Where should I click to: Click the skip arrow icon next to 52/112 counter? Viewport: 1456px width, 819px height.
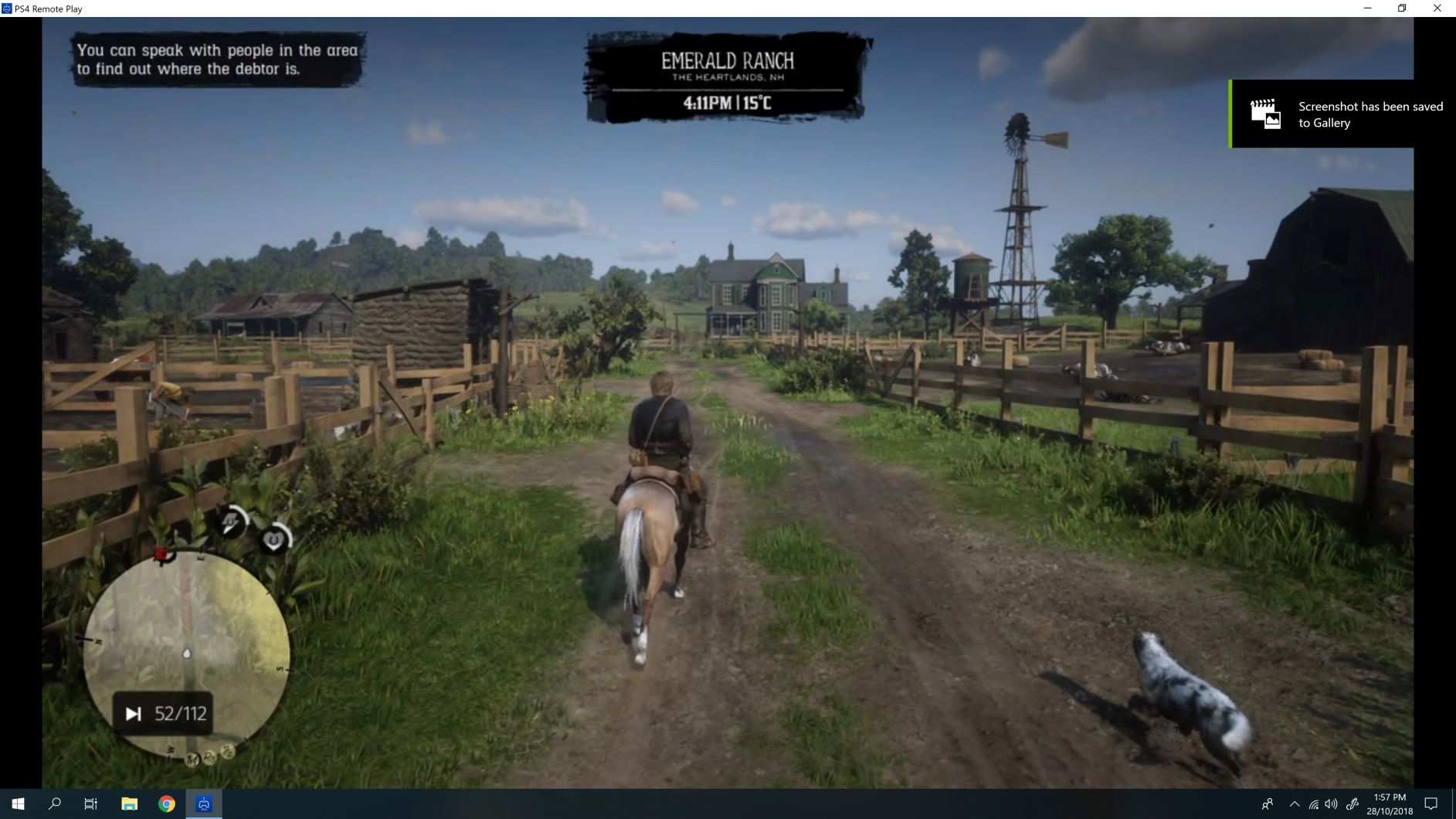(x=134, y=712)
